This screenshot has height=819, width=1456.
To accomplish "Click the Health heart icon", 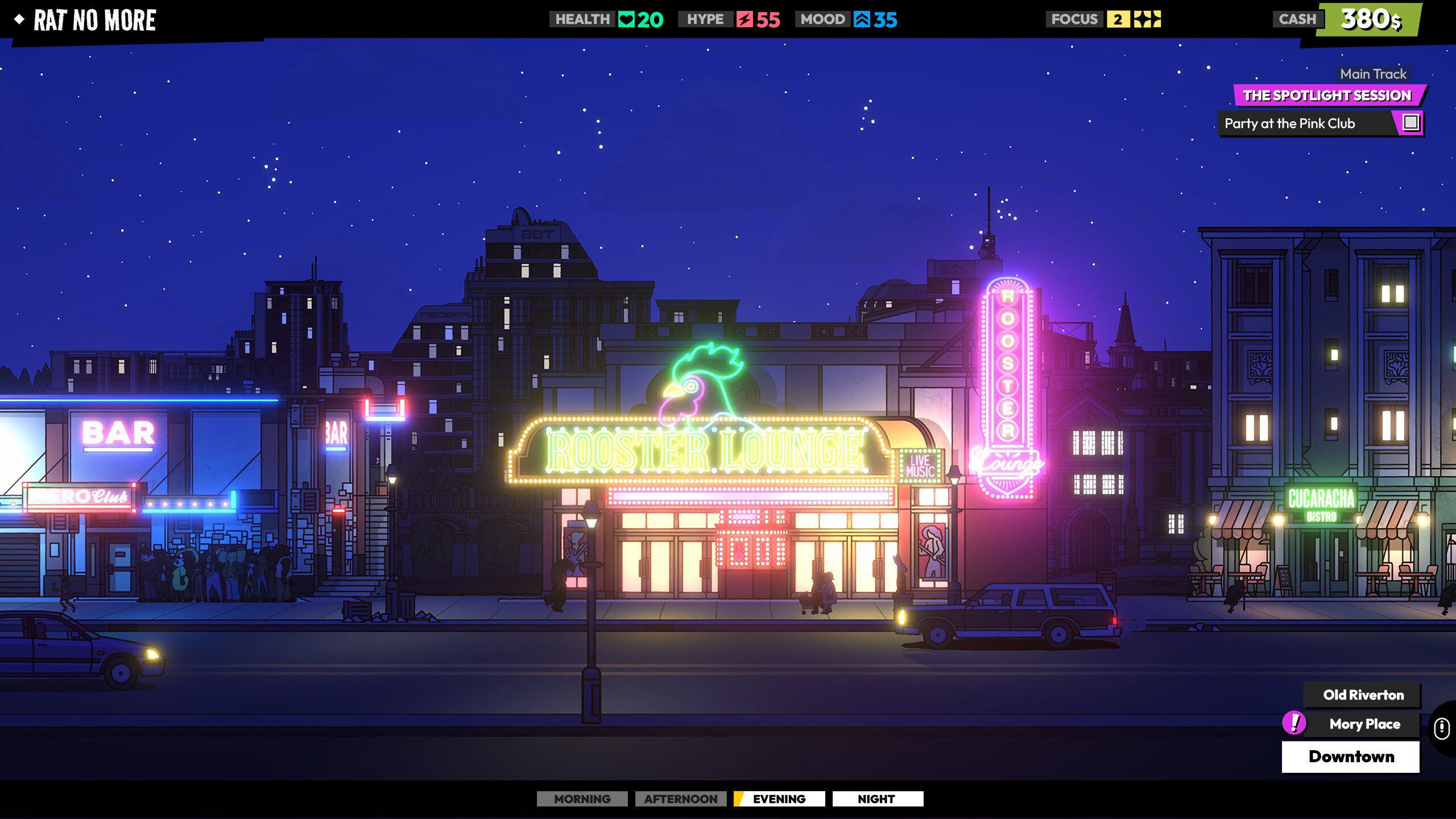I will [626, 19].
